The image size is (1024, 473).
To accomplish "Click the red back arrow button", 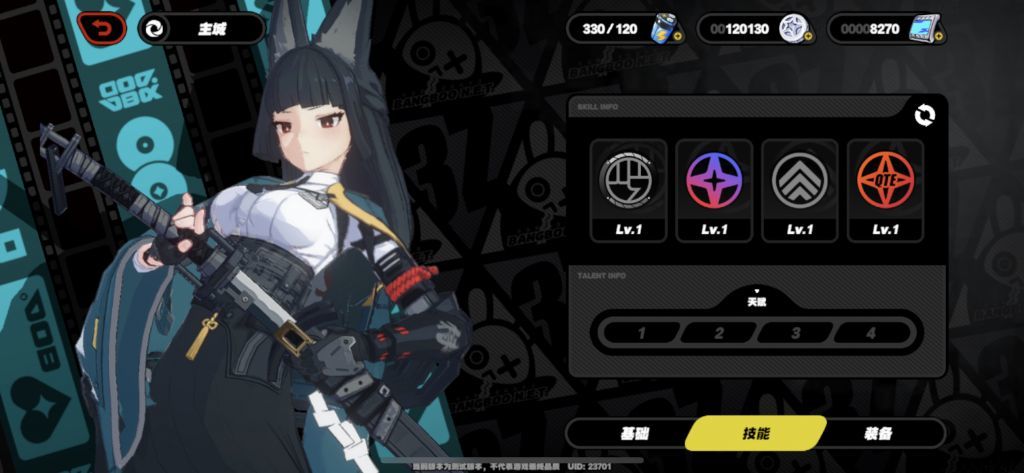I will (x=103, y=28).
